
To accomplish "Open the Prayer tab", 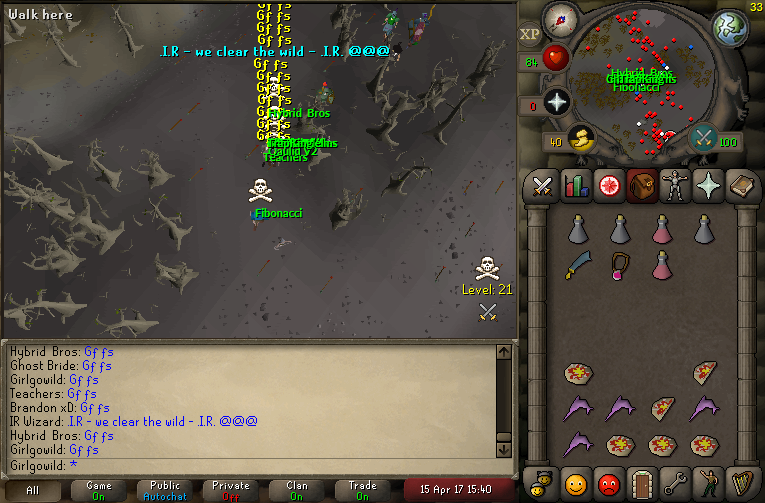I will [x=707, y=186].
